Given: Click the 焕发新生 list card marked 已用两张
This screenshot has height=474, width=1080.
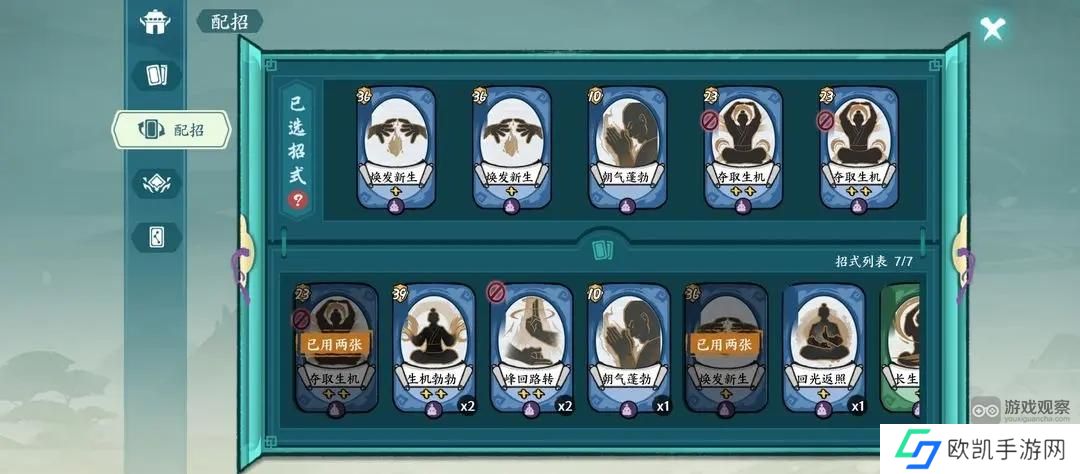Looking at the screenshot, I should tap(725, 348).
